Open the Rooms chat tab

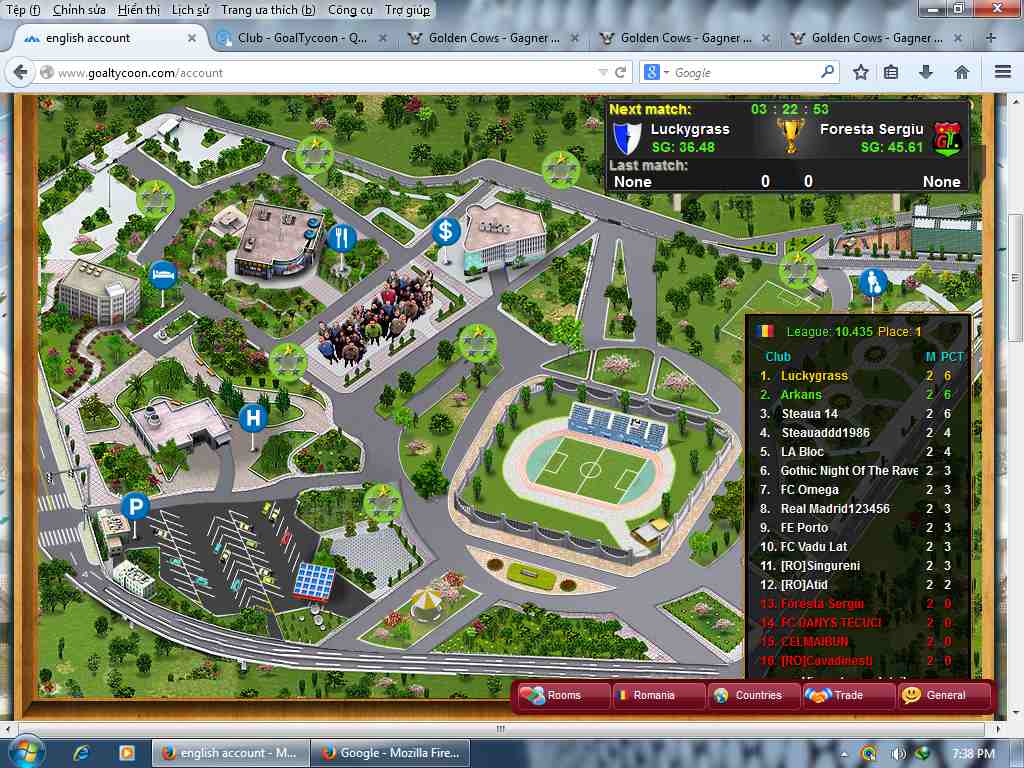(563, 695)
